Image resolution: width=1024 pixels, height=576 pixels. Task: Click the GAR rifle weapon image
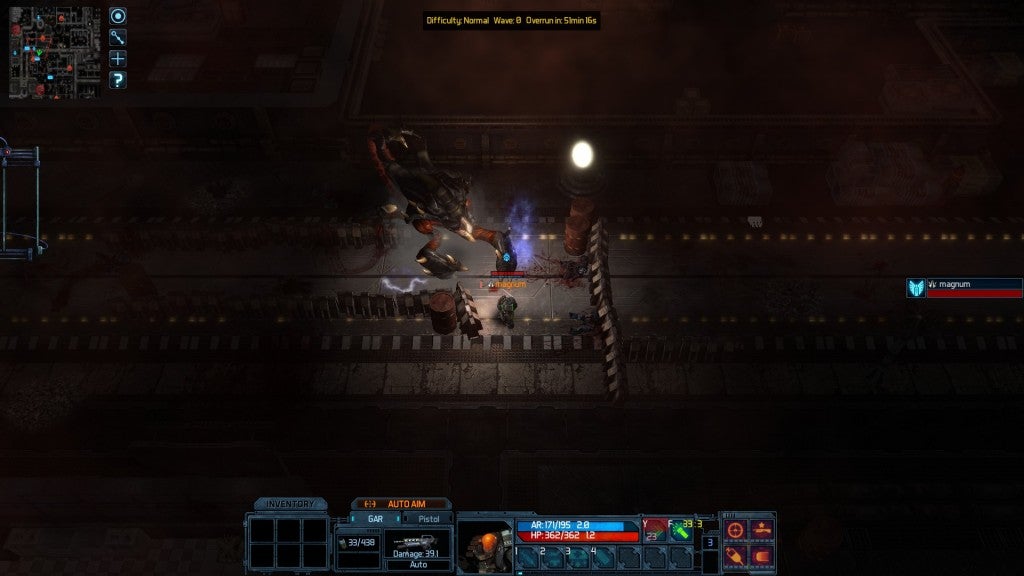(x=417, y=541)
